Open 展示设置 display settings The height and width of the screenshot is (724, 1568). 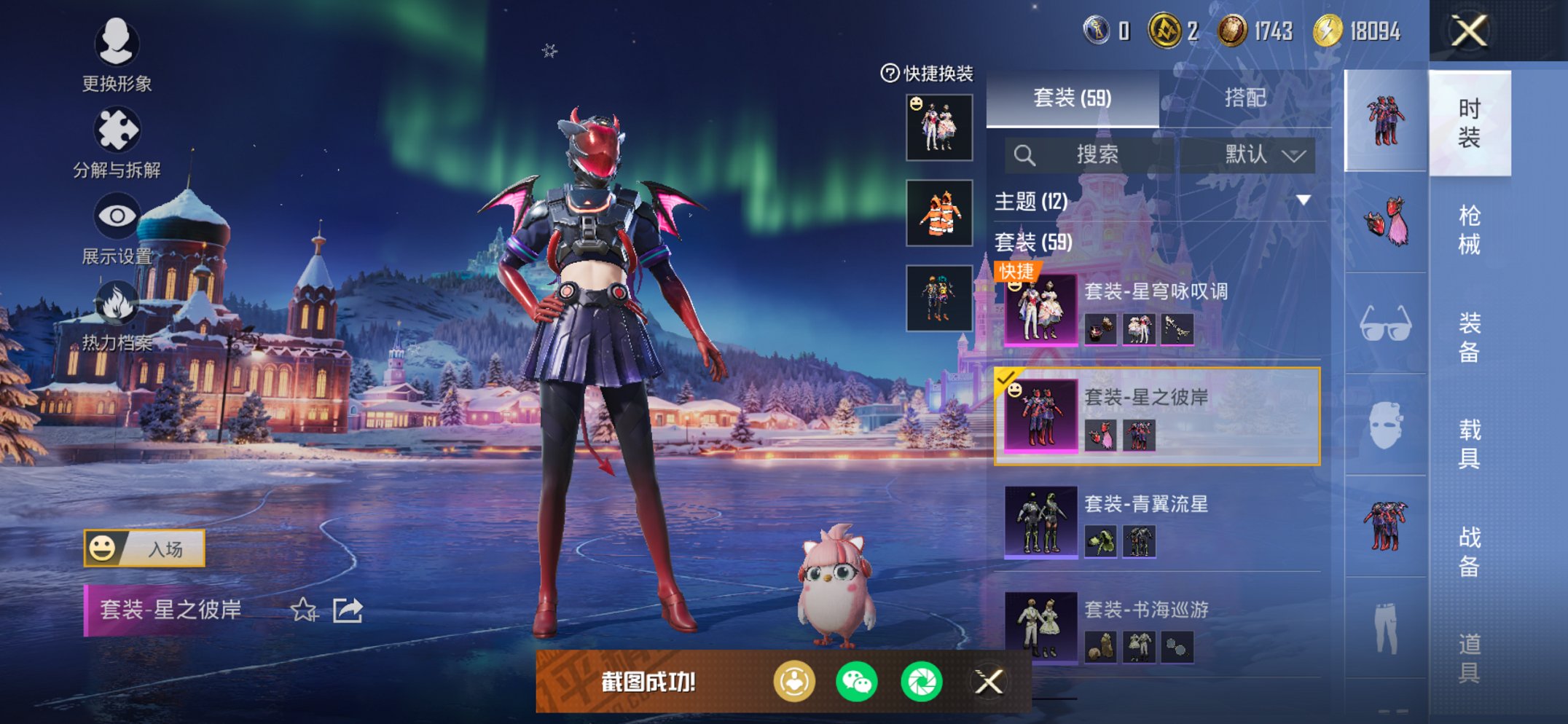(x=117, y=227)
